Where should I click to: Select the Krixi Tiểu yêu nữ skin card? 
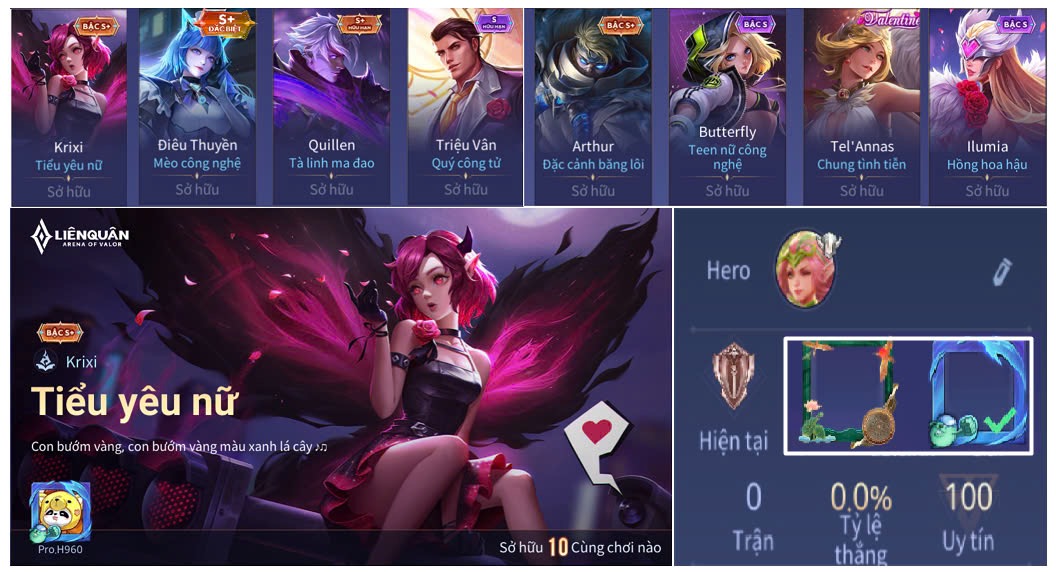(x=69, y=105)
